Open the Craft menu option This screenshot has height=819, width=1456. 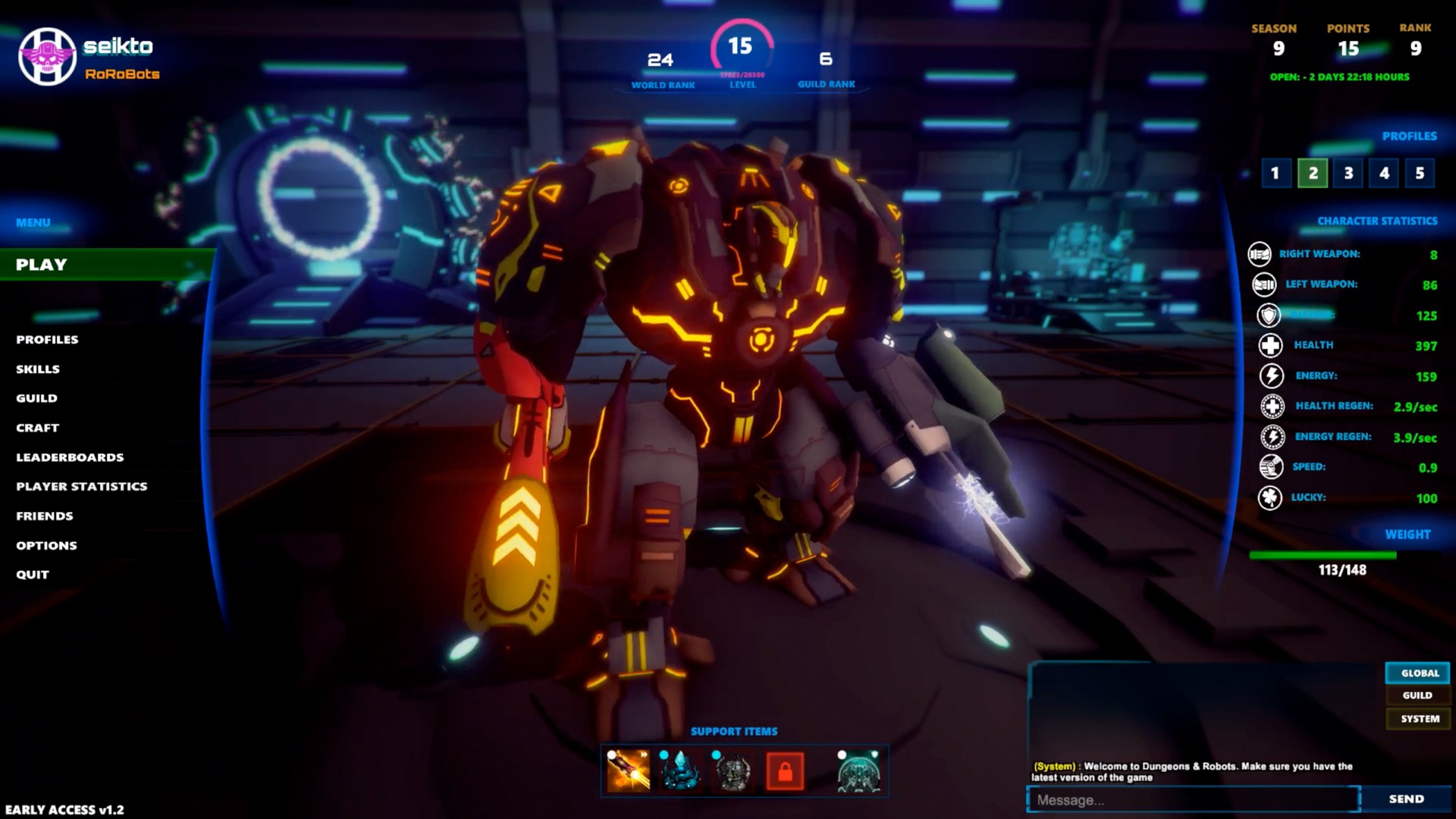36,428
